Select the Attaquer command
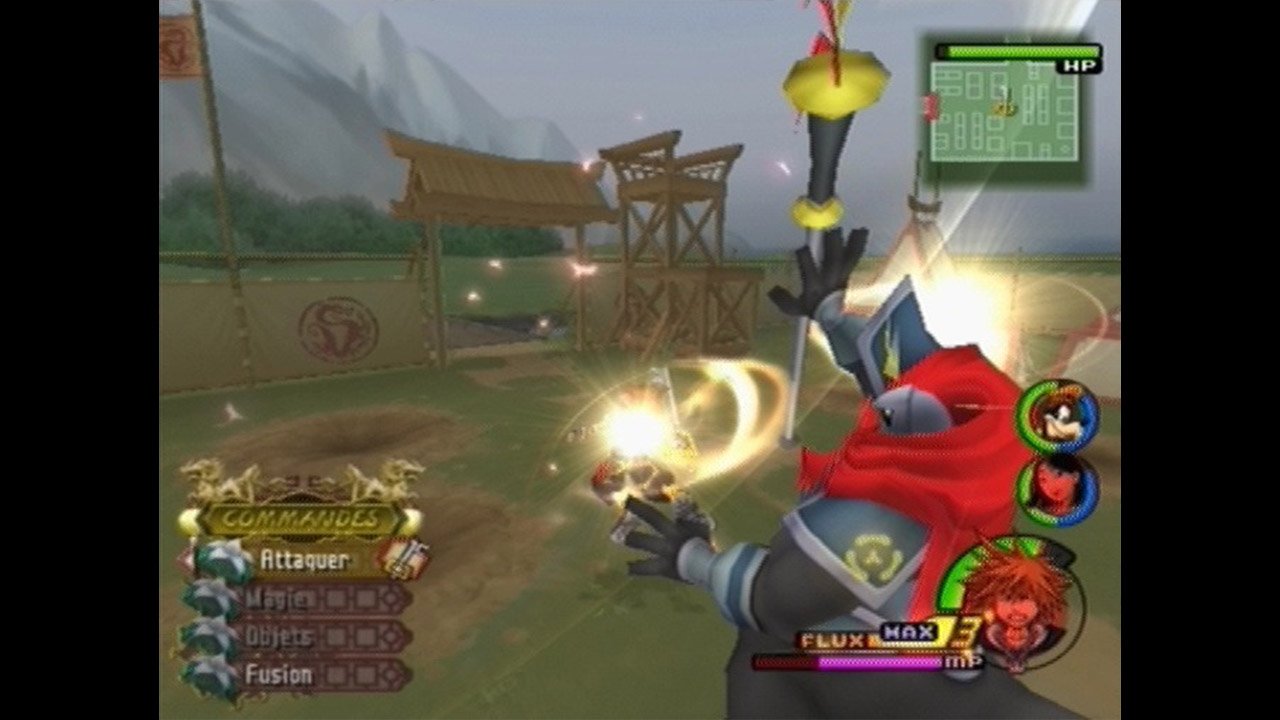The width and height of the screenshot is (1280, 720). point(303,560)
